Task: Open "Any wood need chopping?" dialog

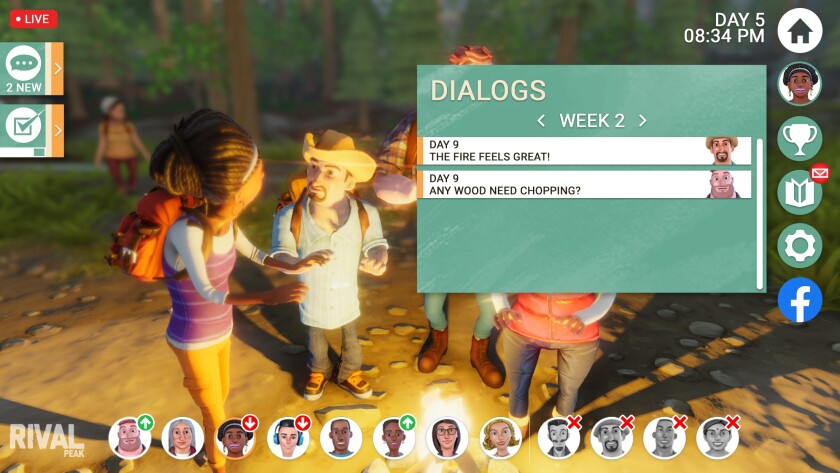Action: [x=584, y=184]
